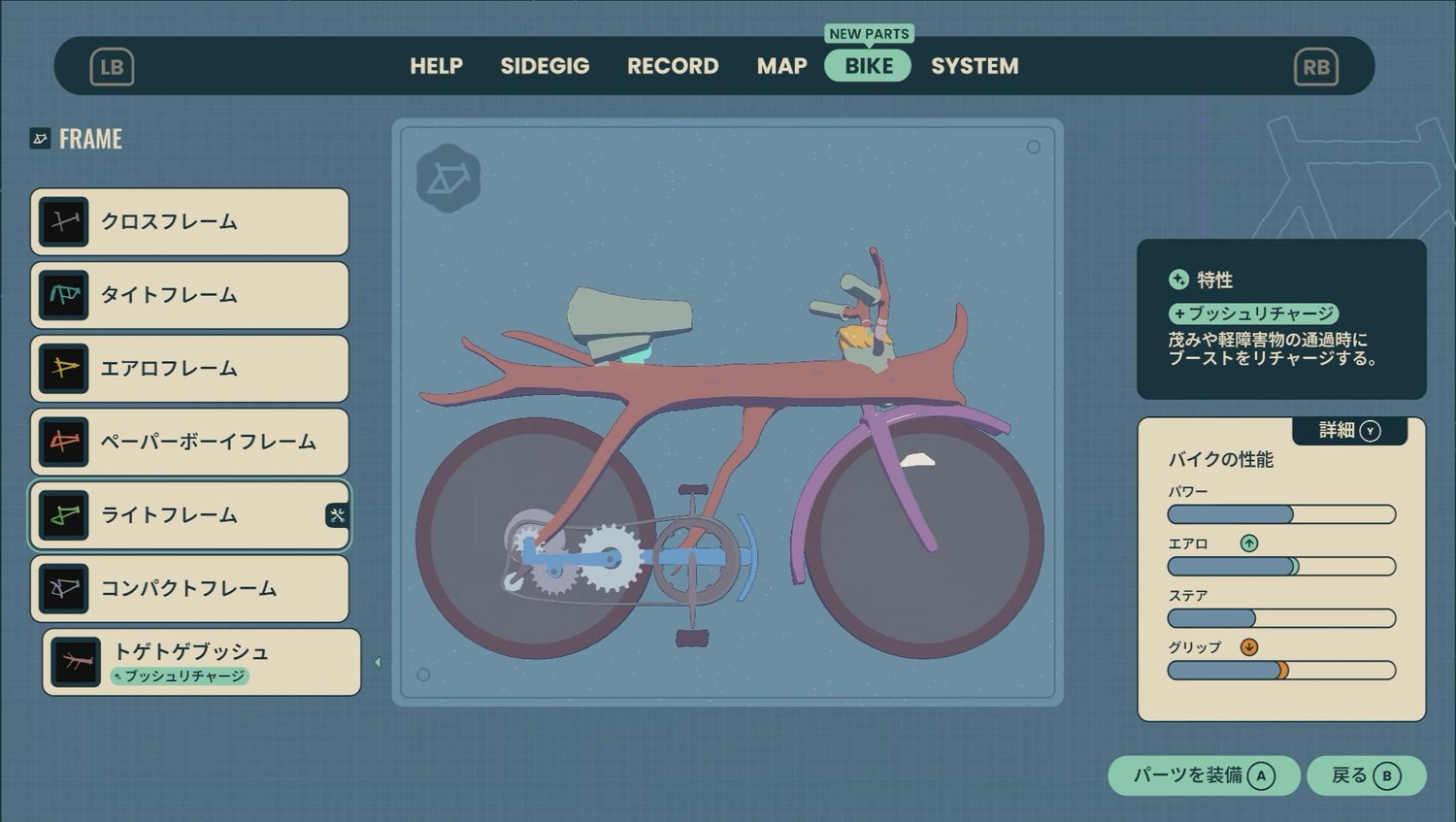The width and height of the screenshot is (1456, 822).
Task: Open the SYSTEM tab
Action: click(975, 66)
